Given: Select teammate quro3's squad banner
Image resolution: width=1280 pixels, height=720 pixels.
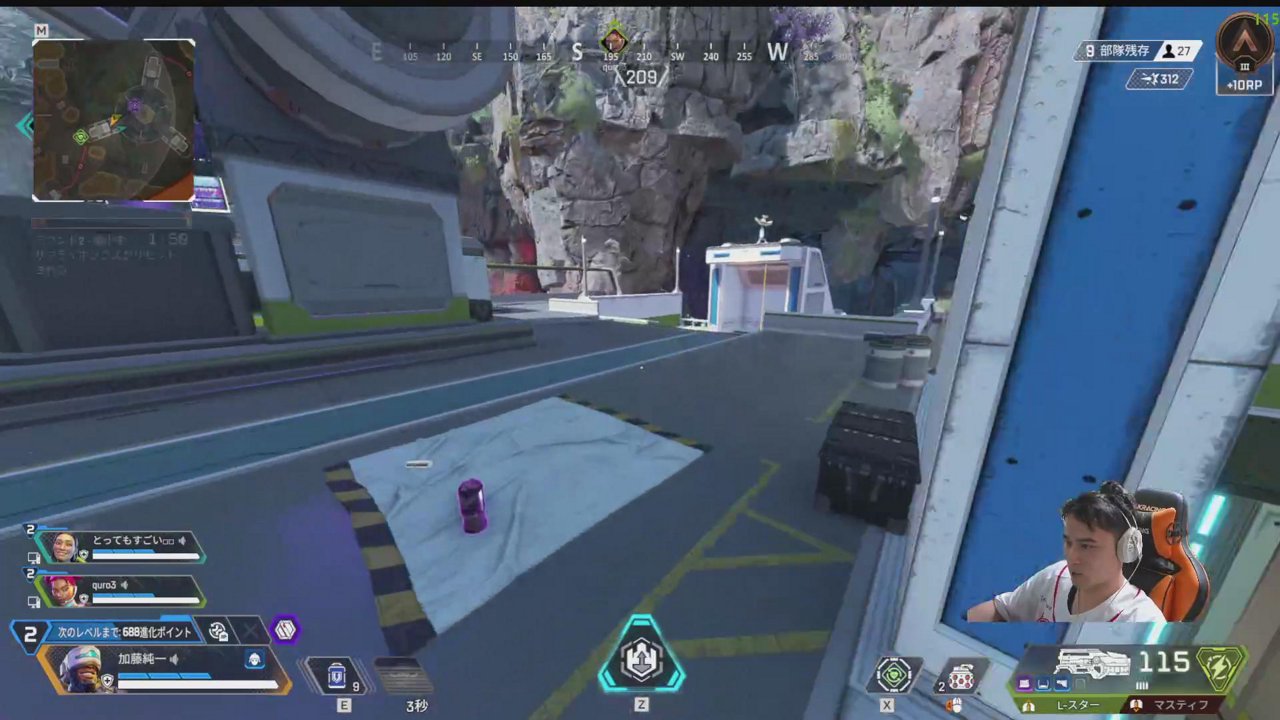Looking at the screenshot, I should (x=120, y=591).
